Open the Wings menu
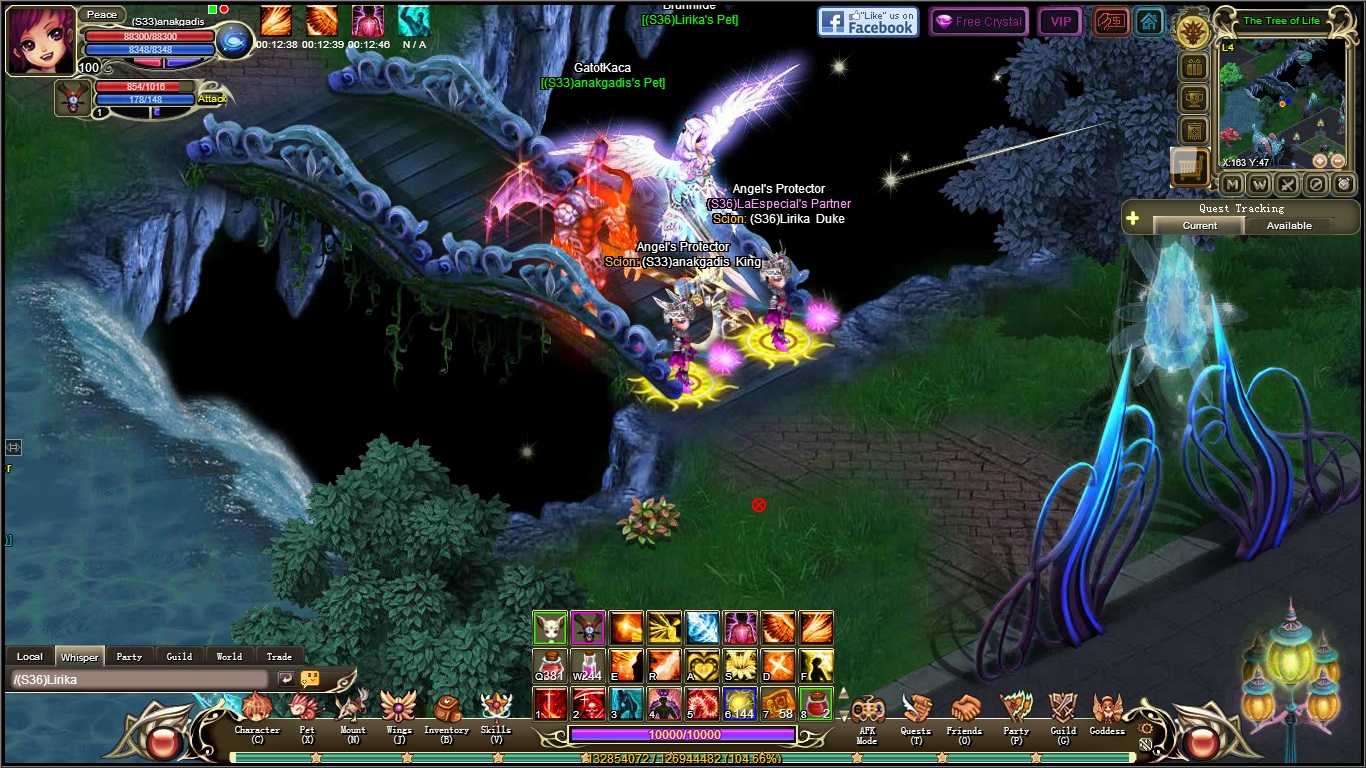Viewport: 1366px width, 768px height. [x=399, y=712]
